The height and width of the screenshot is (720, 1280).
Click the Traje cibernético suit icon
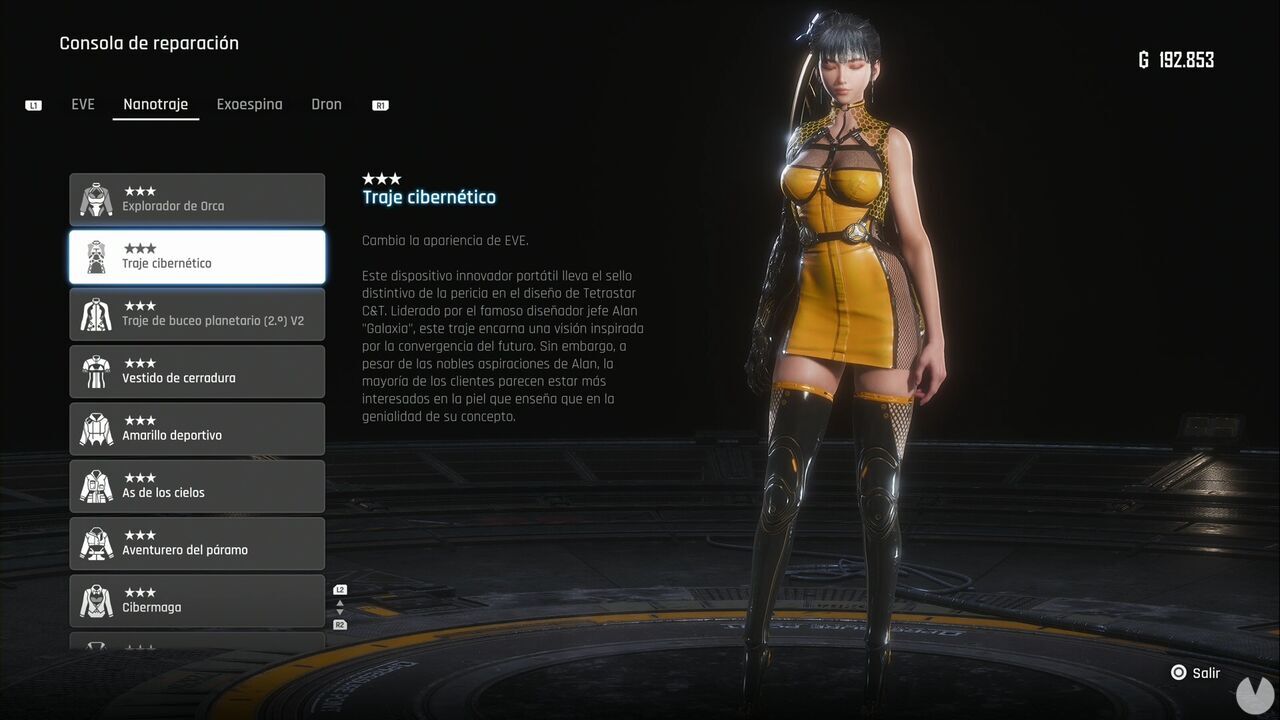click(x=95, y=256)
